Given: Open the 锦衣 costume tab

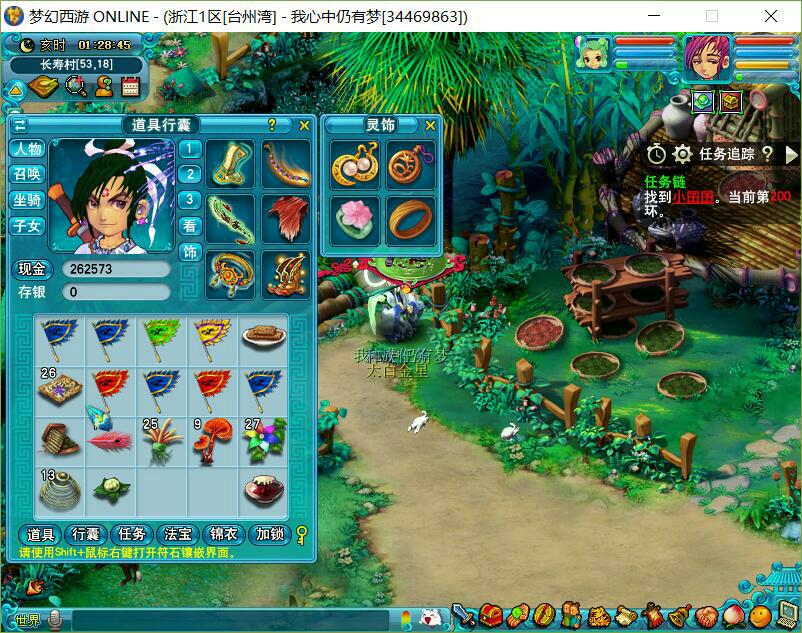Looking at the screenshot, I should click(x=224, y=535).
